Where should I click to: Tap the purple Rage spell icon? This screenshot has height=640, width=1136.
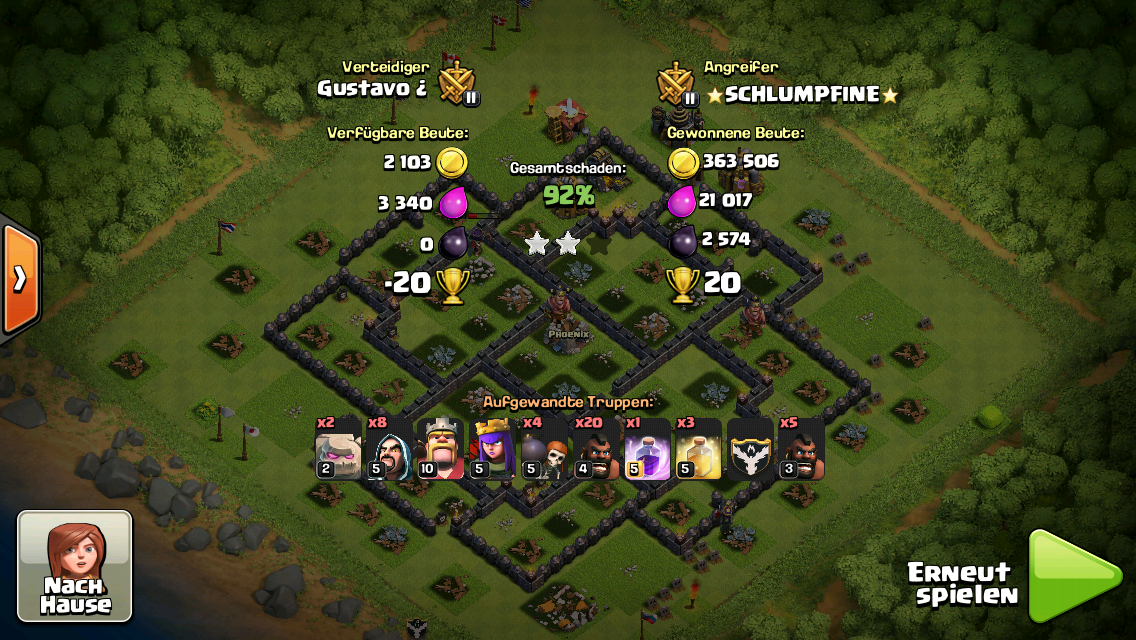point(646,449)
